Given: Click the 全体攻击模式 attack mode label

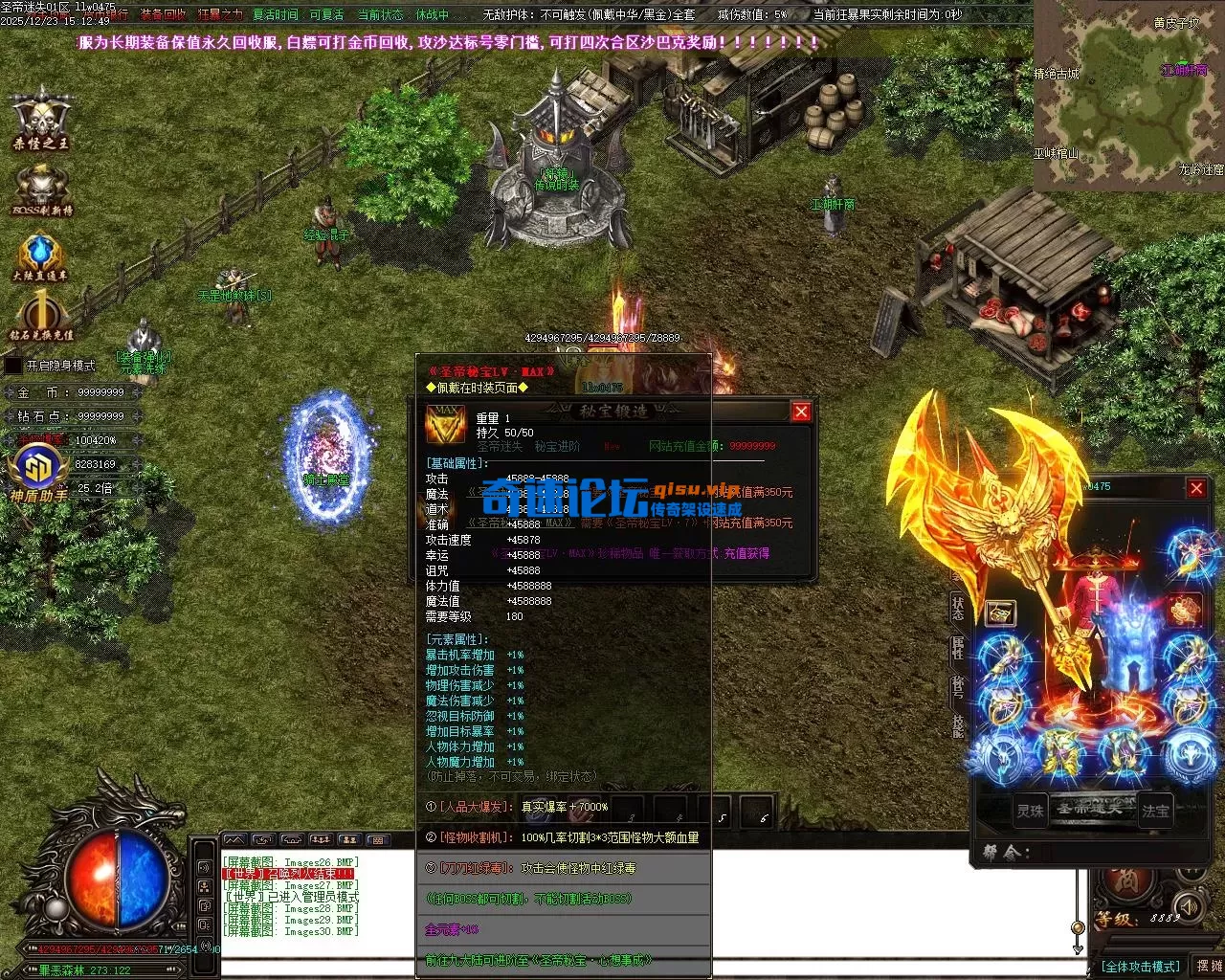Looking at the screenshot, I should tap(1141, 967).
